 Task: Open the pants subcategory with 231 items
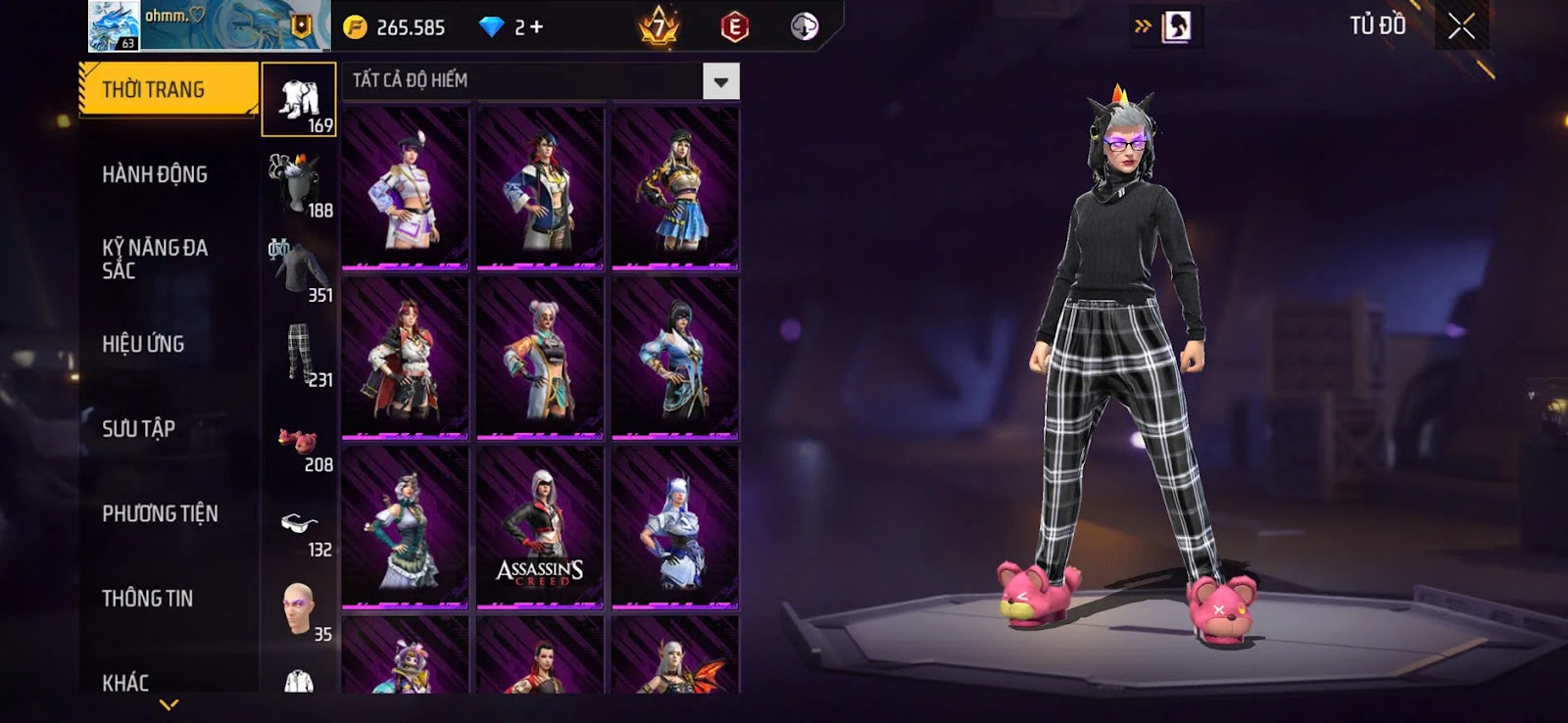pos(300,355)
